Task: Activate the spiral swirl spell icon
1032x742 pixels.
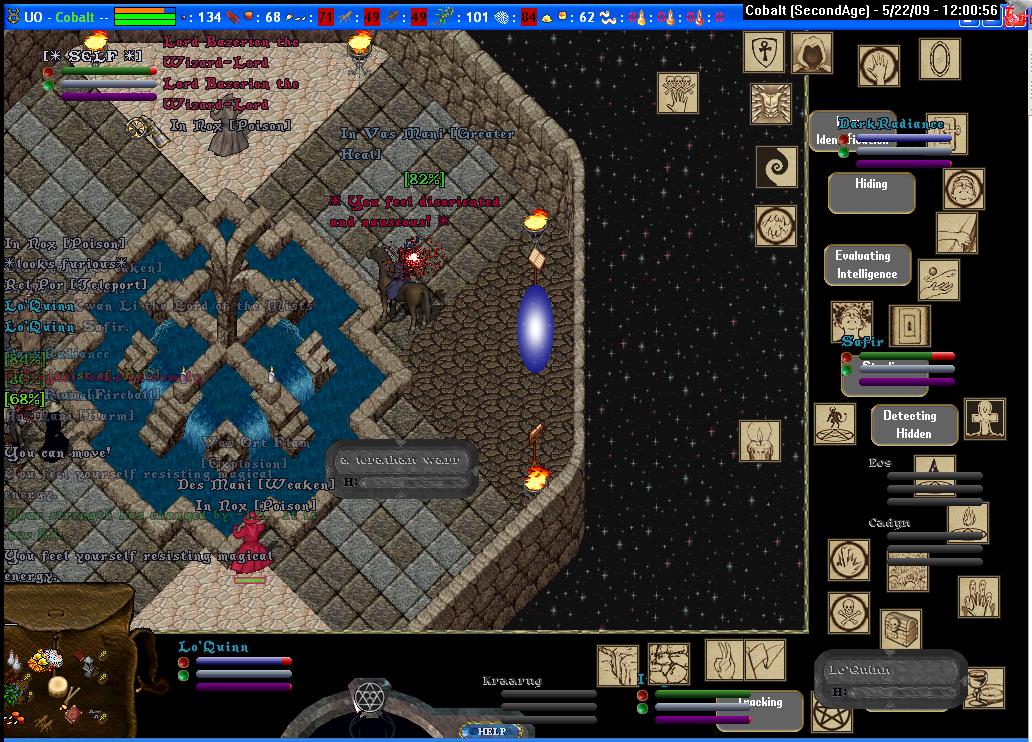Action: click(775, 166)
